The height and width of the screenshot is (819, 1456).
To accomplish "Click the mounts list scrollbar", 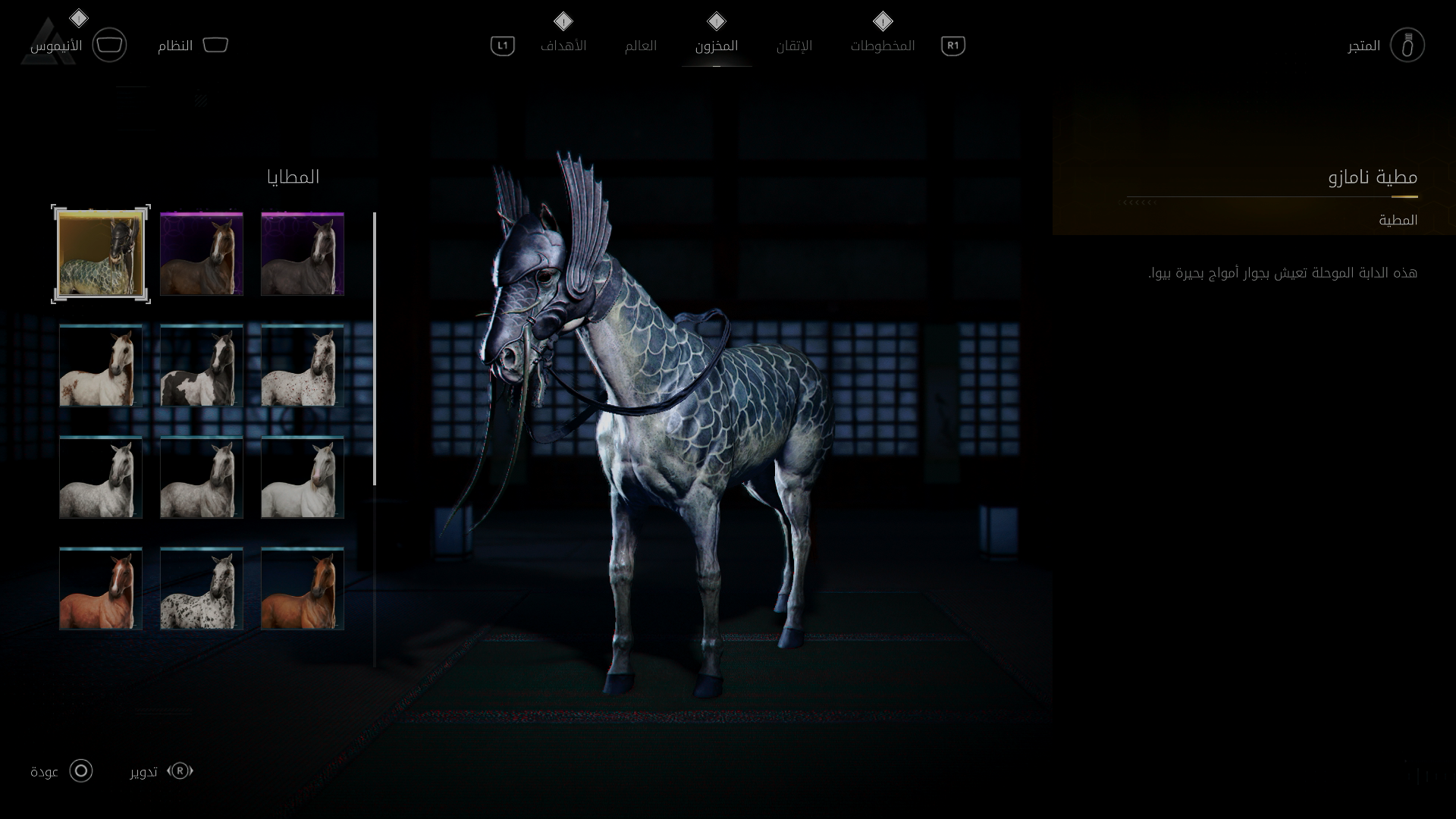I will 375,349.
